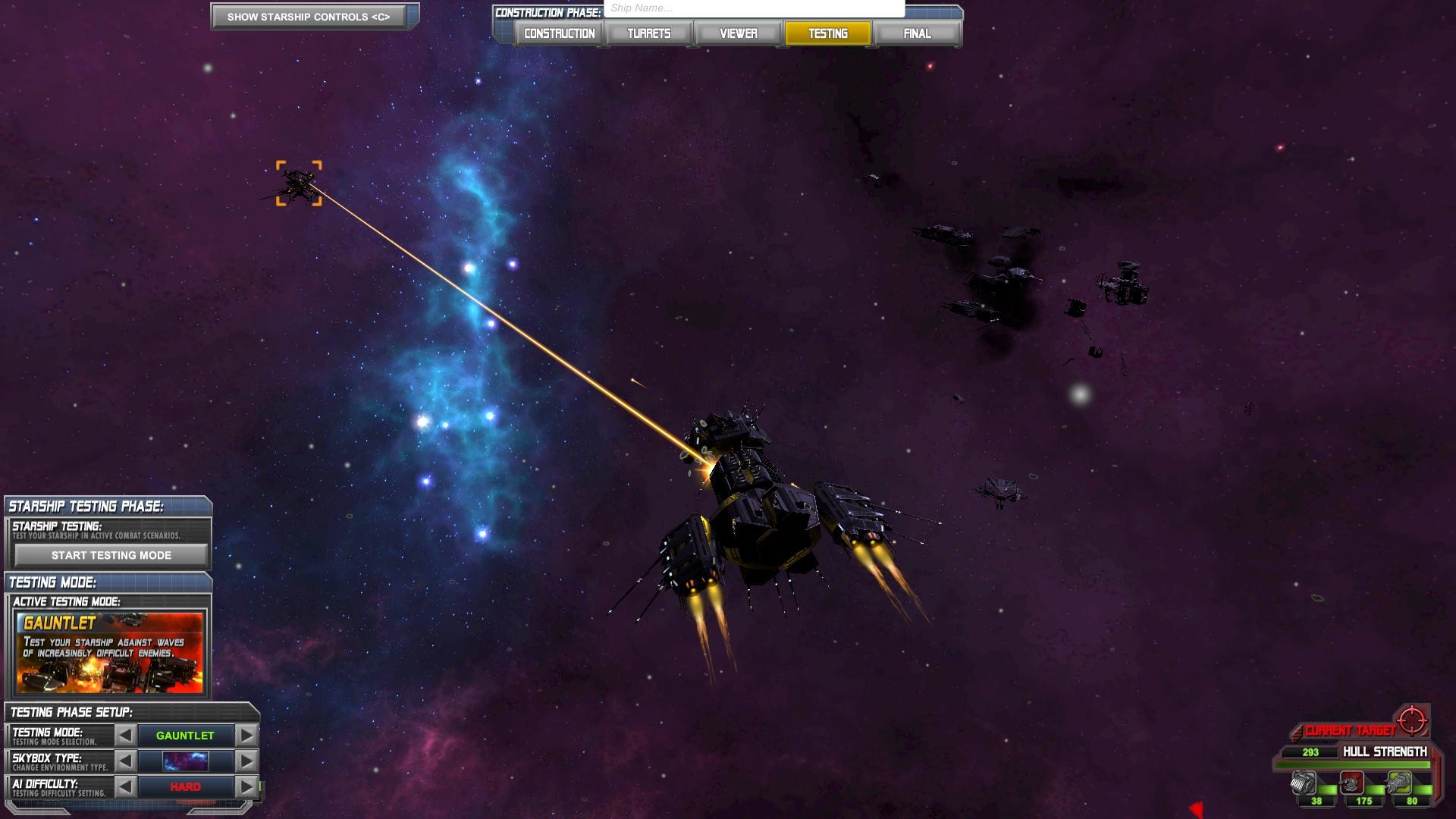1456x819 pixels.
Task: Click the green Hull Strength bar
Action: [x=1354, y=764]
